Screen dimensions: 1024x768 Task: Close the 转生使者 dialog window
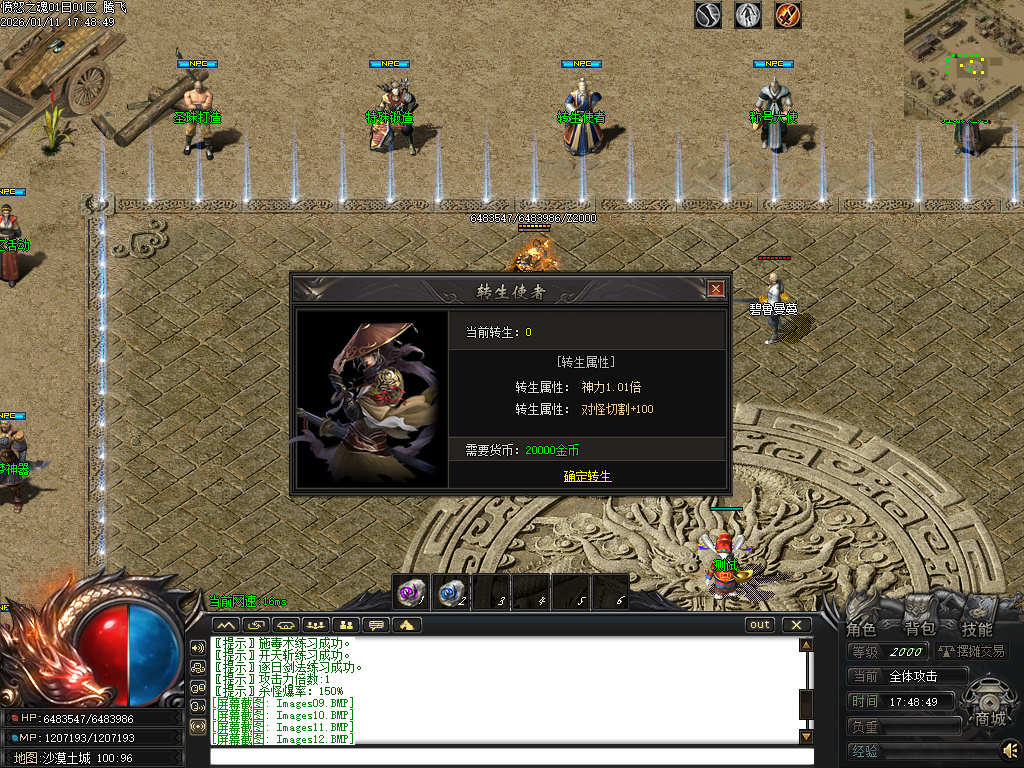pos(716,289)
